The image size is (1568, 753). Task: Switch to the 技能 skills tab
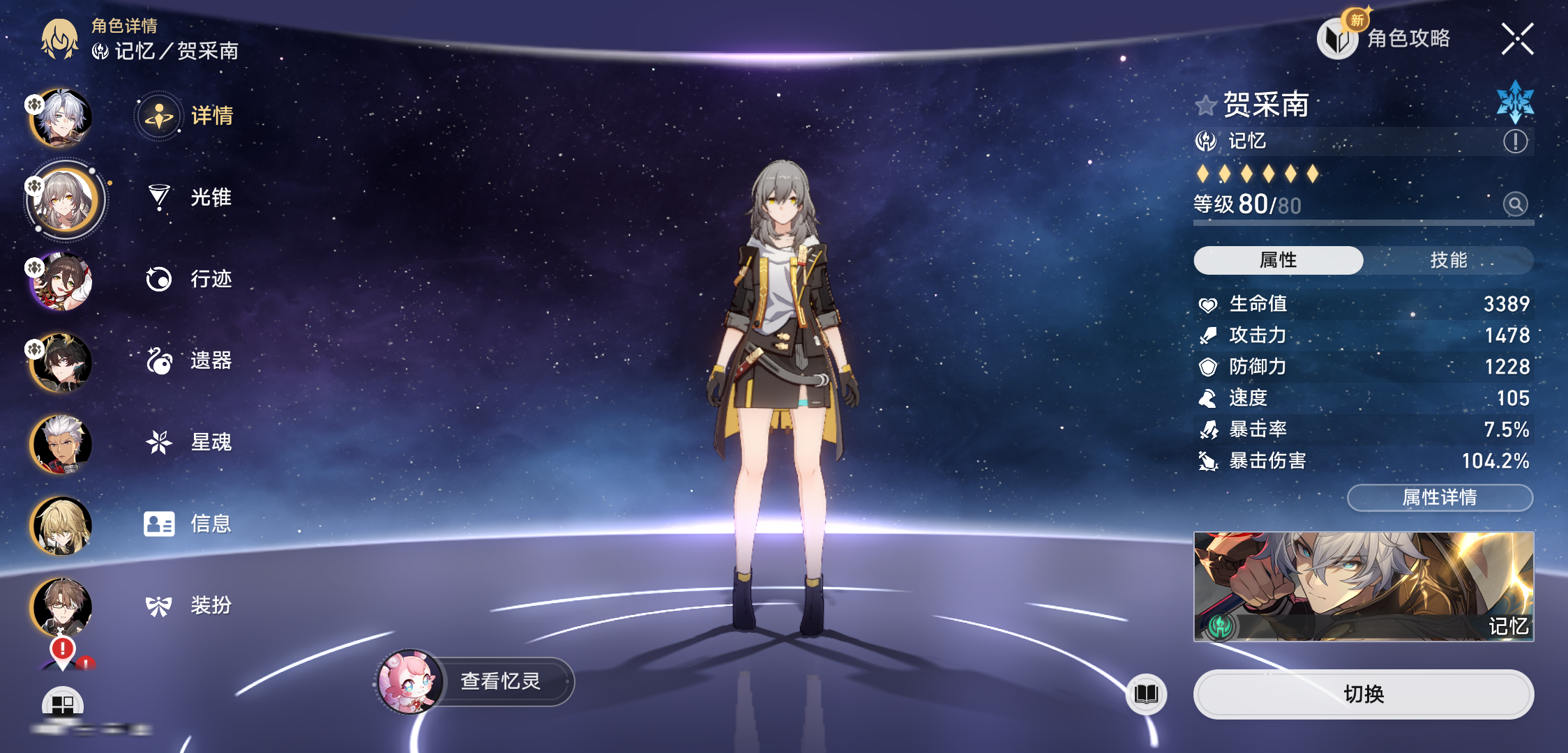coord(1448,260)
